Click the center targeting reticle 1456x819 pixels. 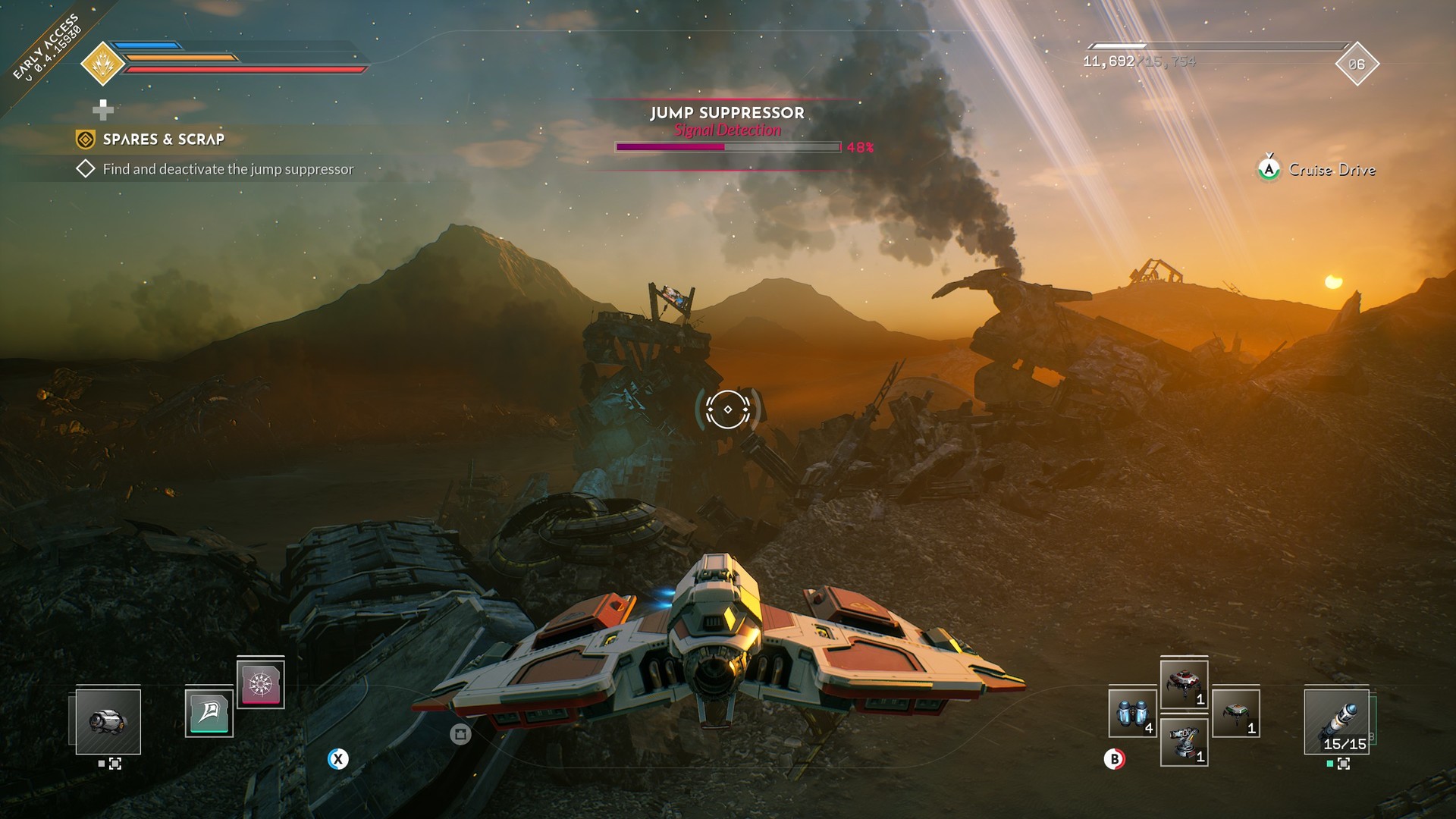728,409
